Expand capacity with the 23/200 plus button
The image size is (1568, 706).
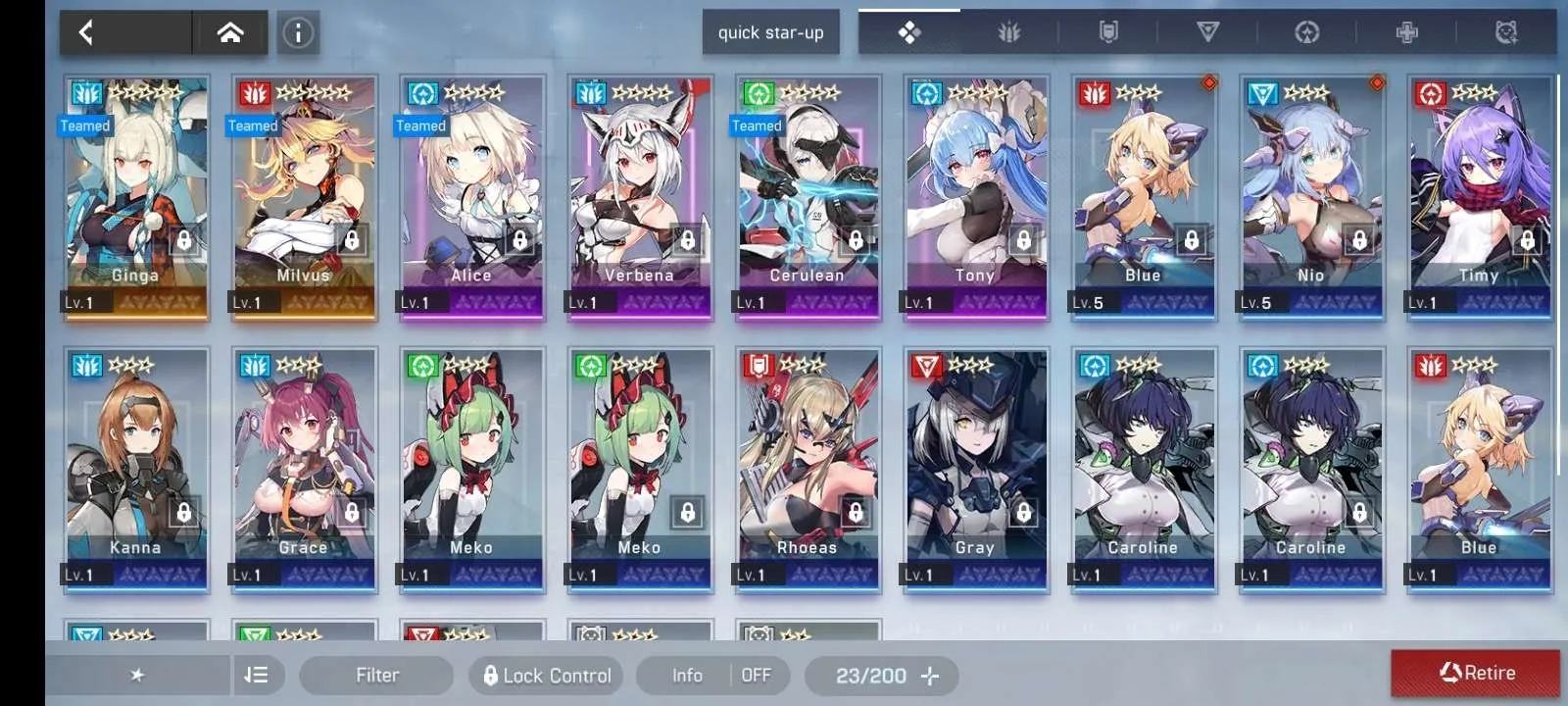[x=929, y=675]
